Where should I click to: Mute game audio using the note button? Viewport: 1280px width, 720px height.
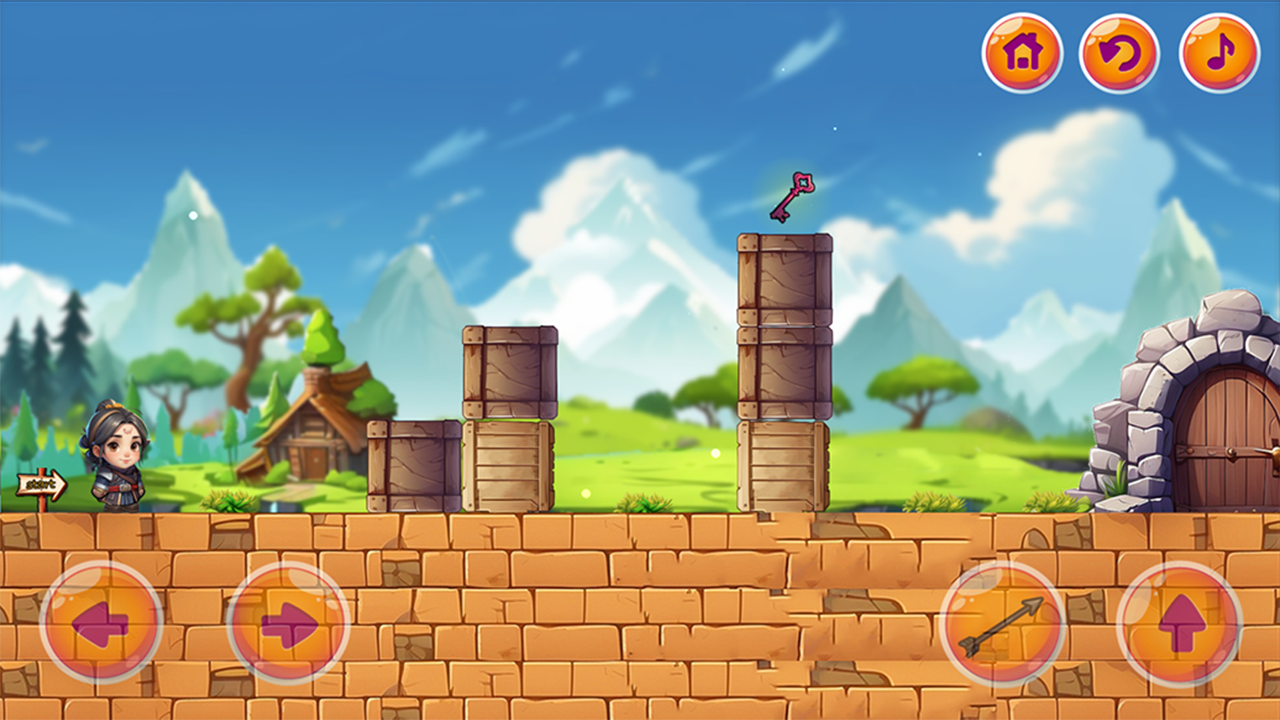[x=1217, y=55]
